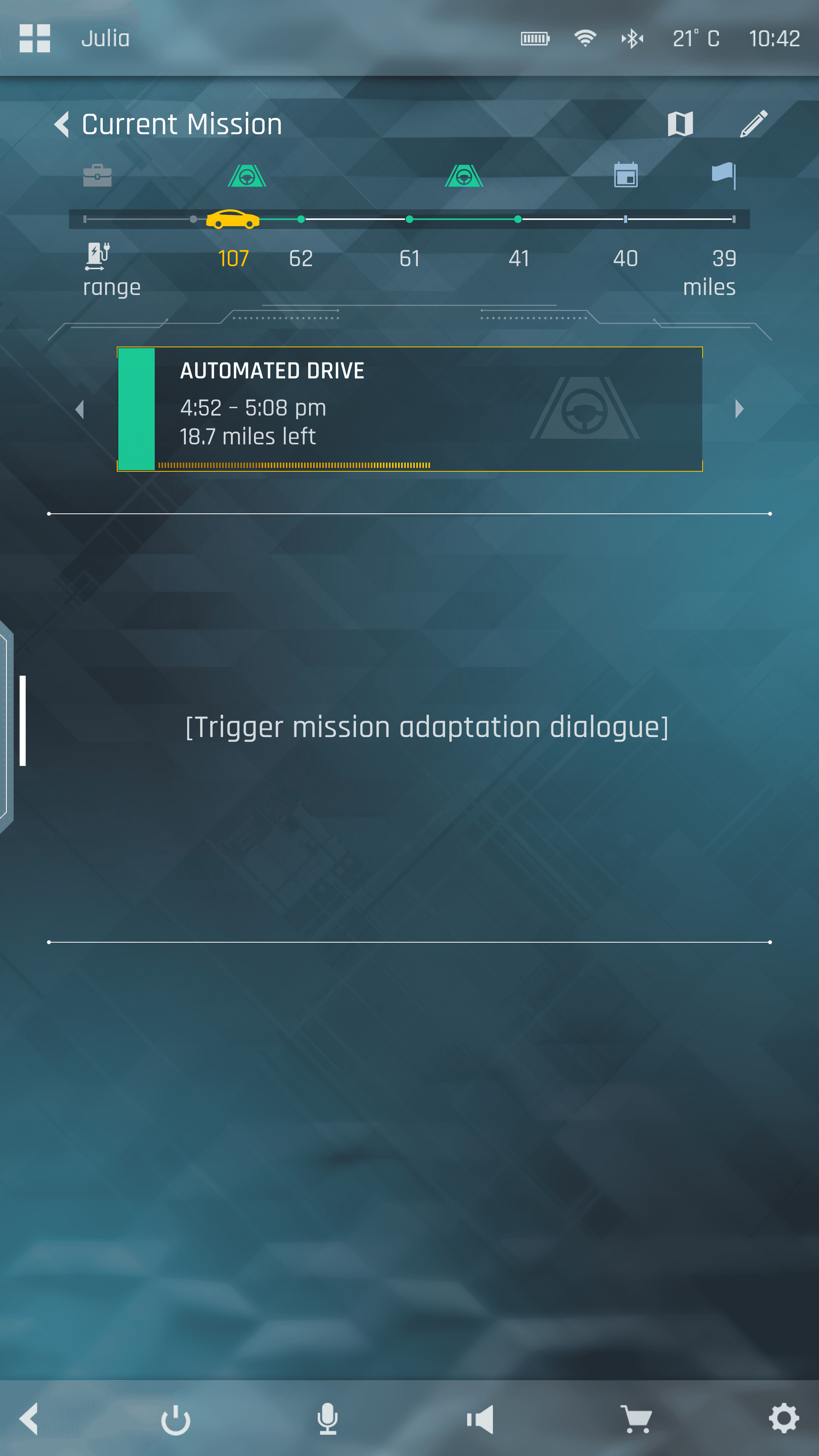Open the settings gear
Image resolution: width=819 pixels, height=1456 pixels.
(784, 1419)
